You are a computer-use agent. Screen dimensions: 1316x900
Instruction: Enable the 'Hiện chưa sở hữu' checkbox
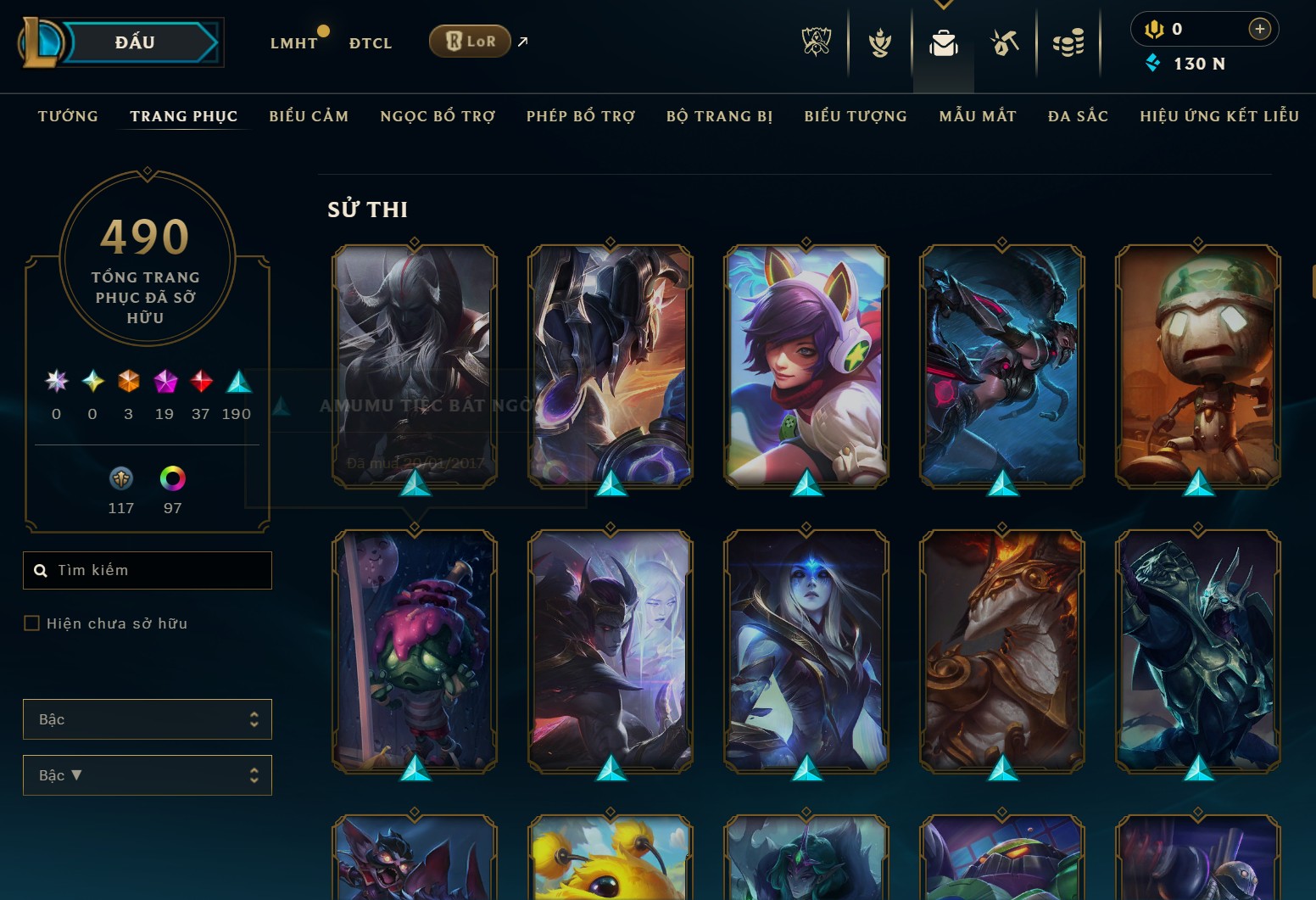pyautogui.click(x=31, y=623)
